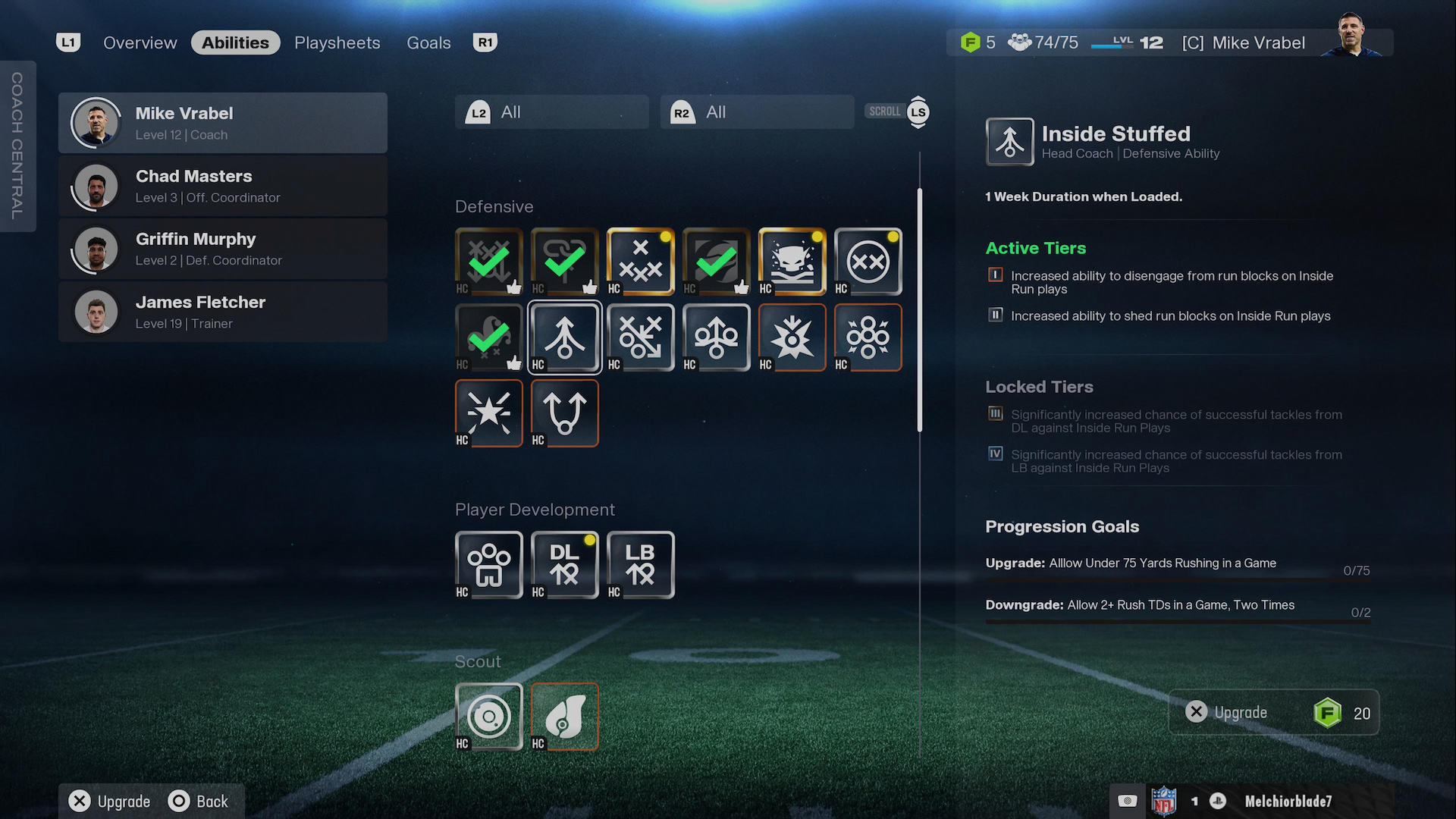Click the thumbs-up on the chain ability

tap(590, 284)
